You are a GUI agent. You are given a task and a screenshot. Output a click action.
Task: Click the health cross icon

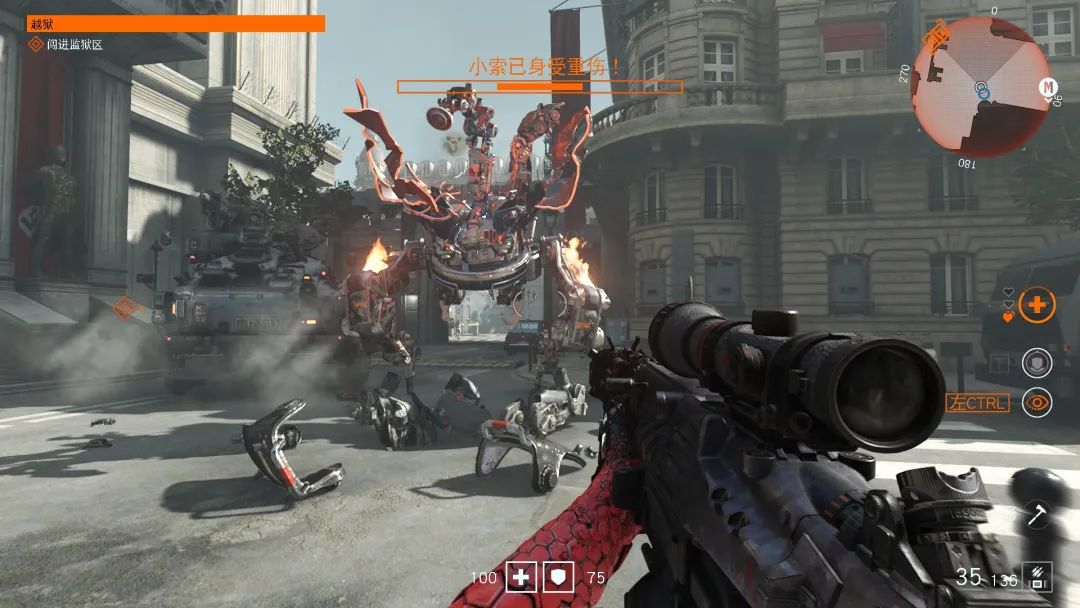pos(521,576)
